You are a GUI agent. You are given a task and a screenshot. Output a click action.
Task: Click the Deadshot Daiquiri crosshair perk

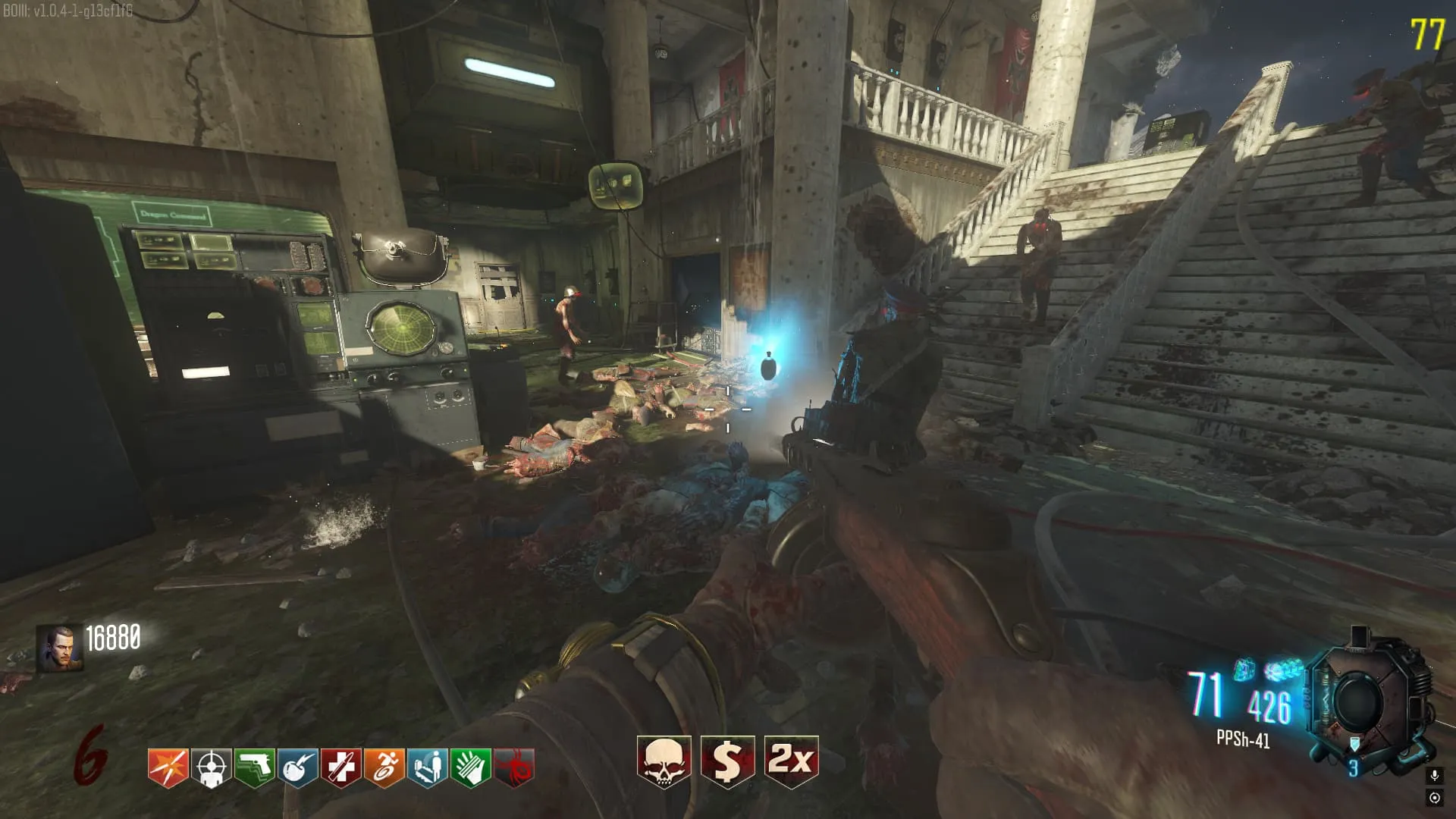pos(211,768)
